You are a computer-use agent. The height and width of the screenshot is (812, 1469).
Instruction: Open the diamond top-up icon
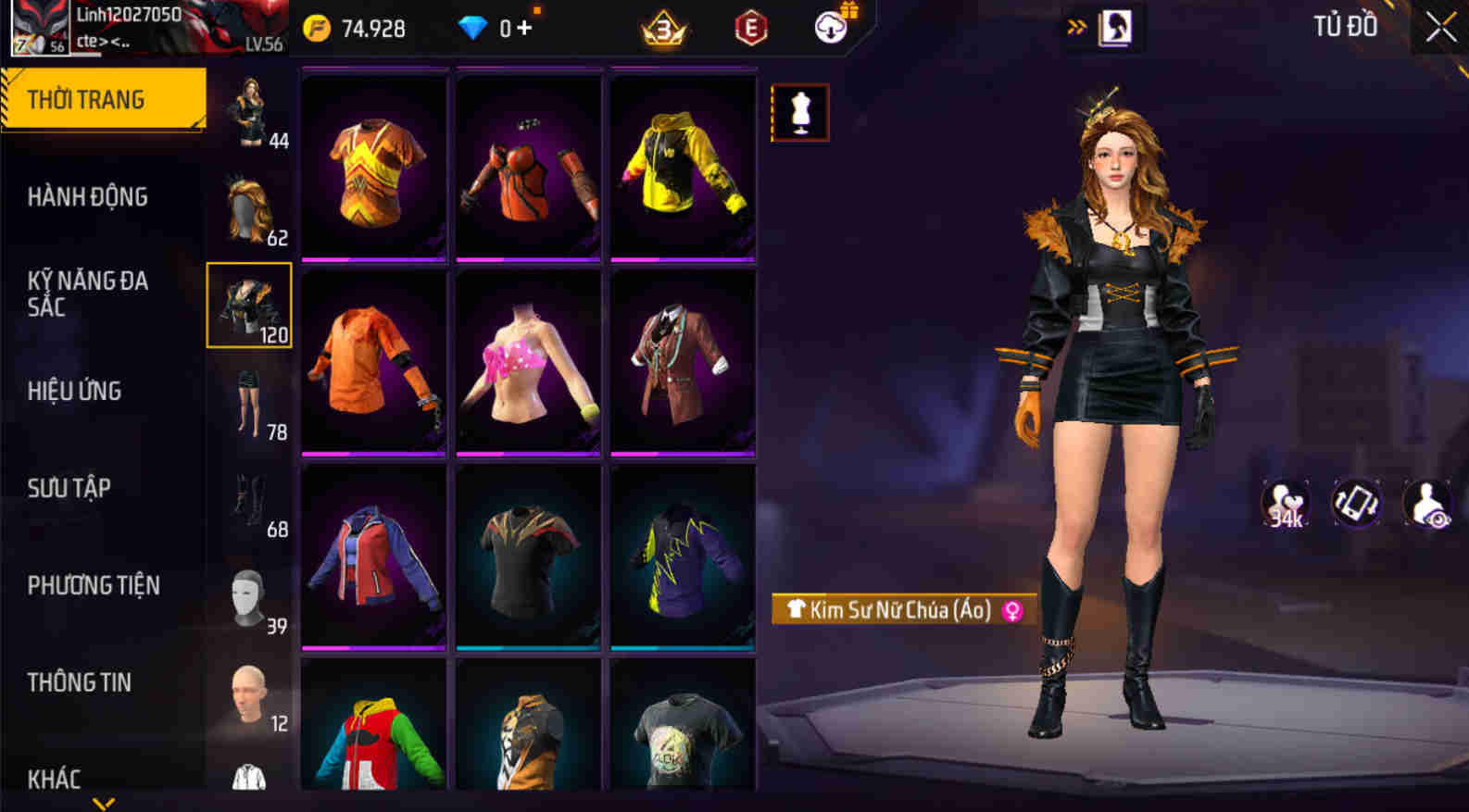[x=475, y=27]
